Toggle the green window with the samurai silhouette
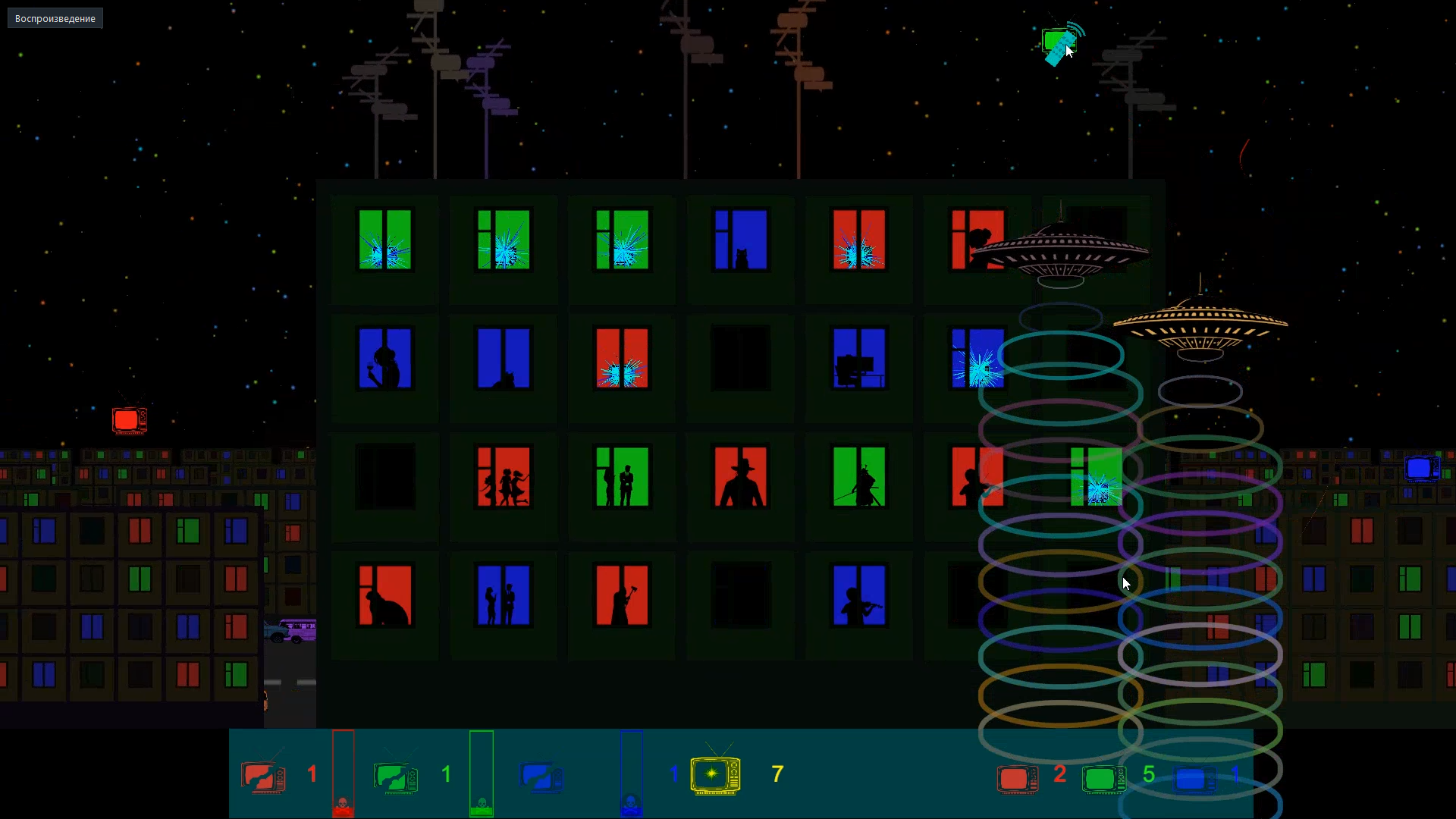 pyautogui.click(x=858, y=477)
